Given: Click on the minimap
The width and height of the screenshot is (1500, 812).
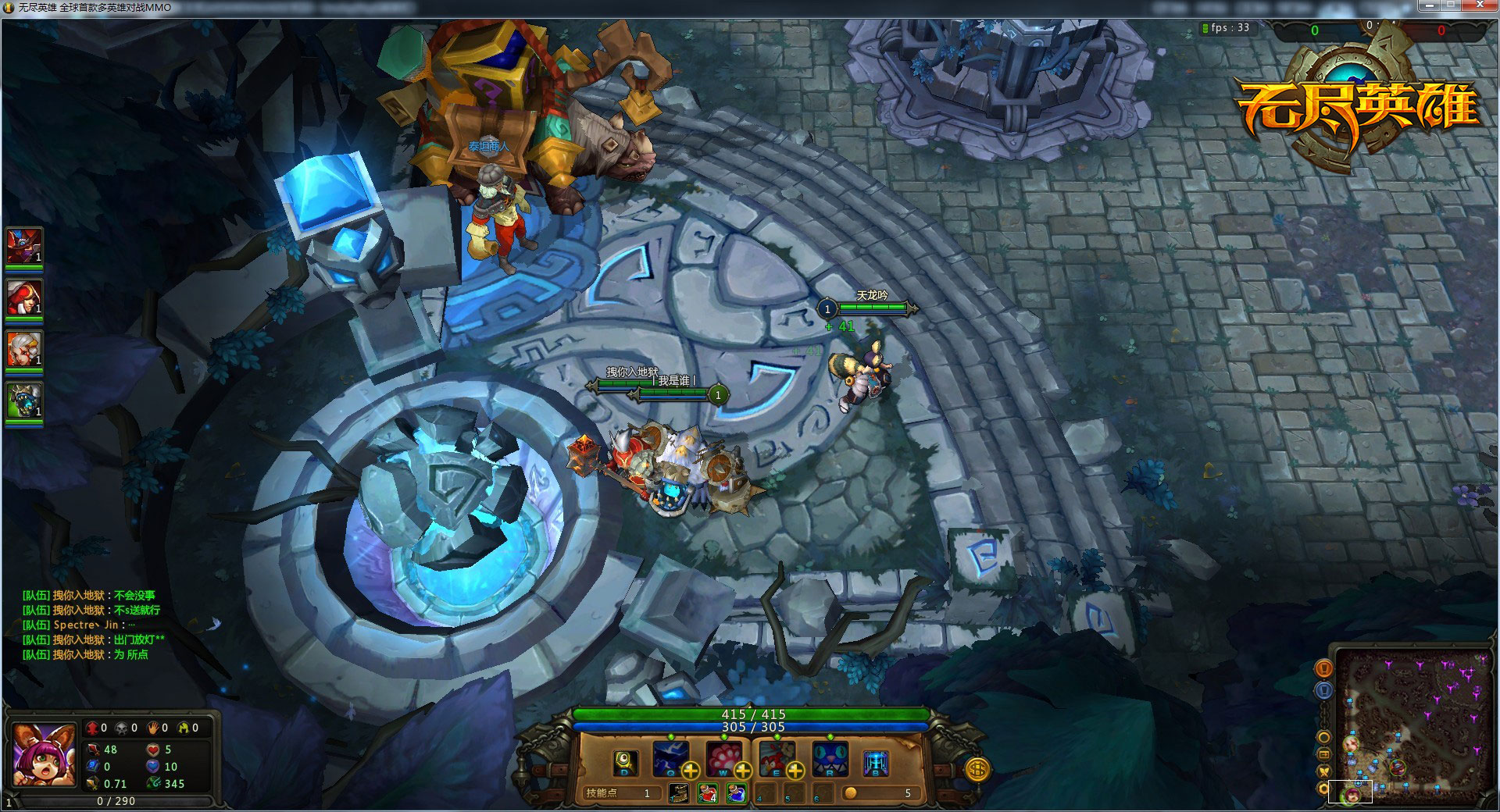Looking at the screenshot, I should pyautogui.click(x=1412, y=726).
